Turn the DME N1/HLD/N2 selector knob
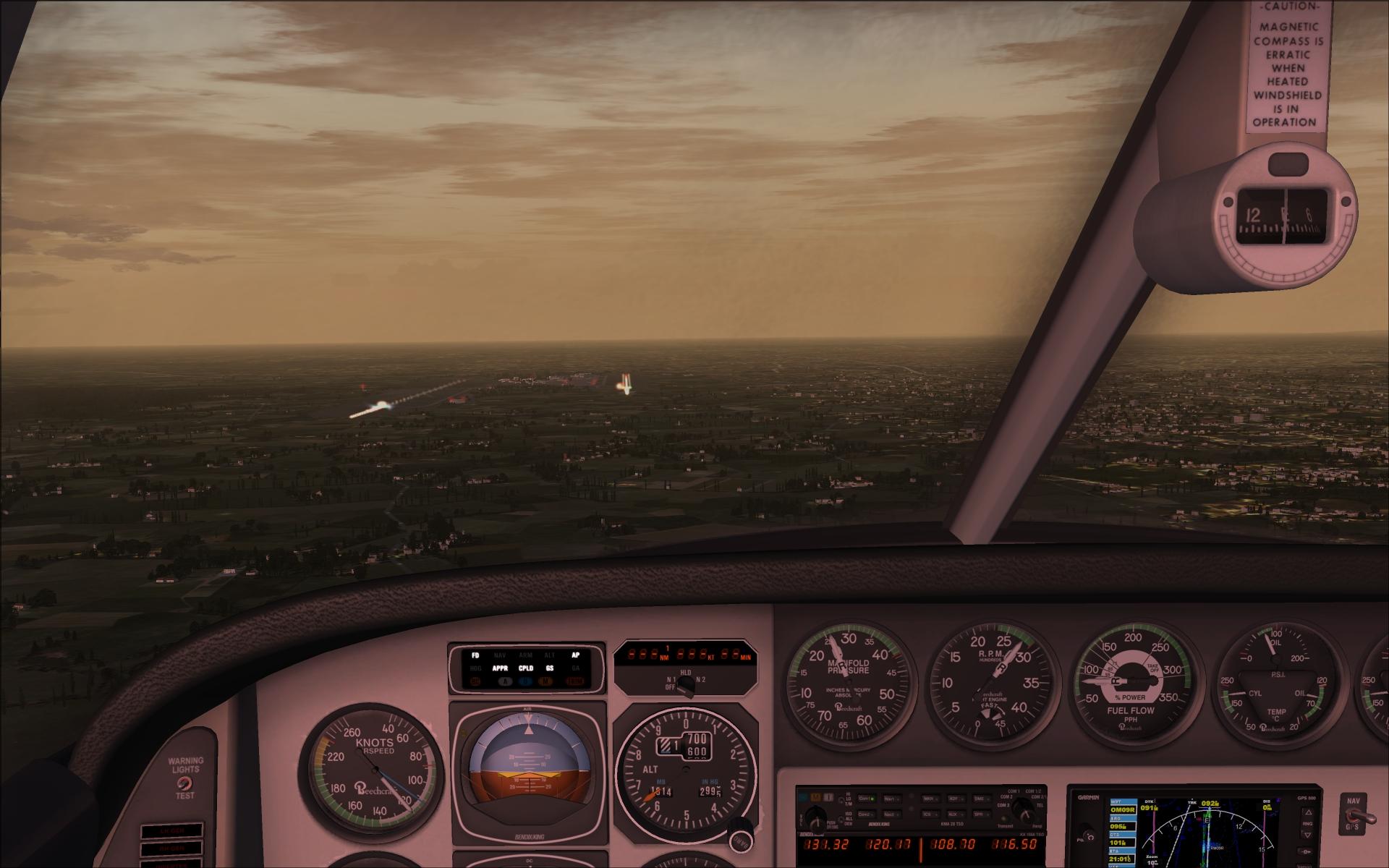This screenshot has width=1389, height=868. (684, 688)
